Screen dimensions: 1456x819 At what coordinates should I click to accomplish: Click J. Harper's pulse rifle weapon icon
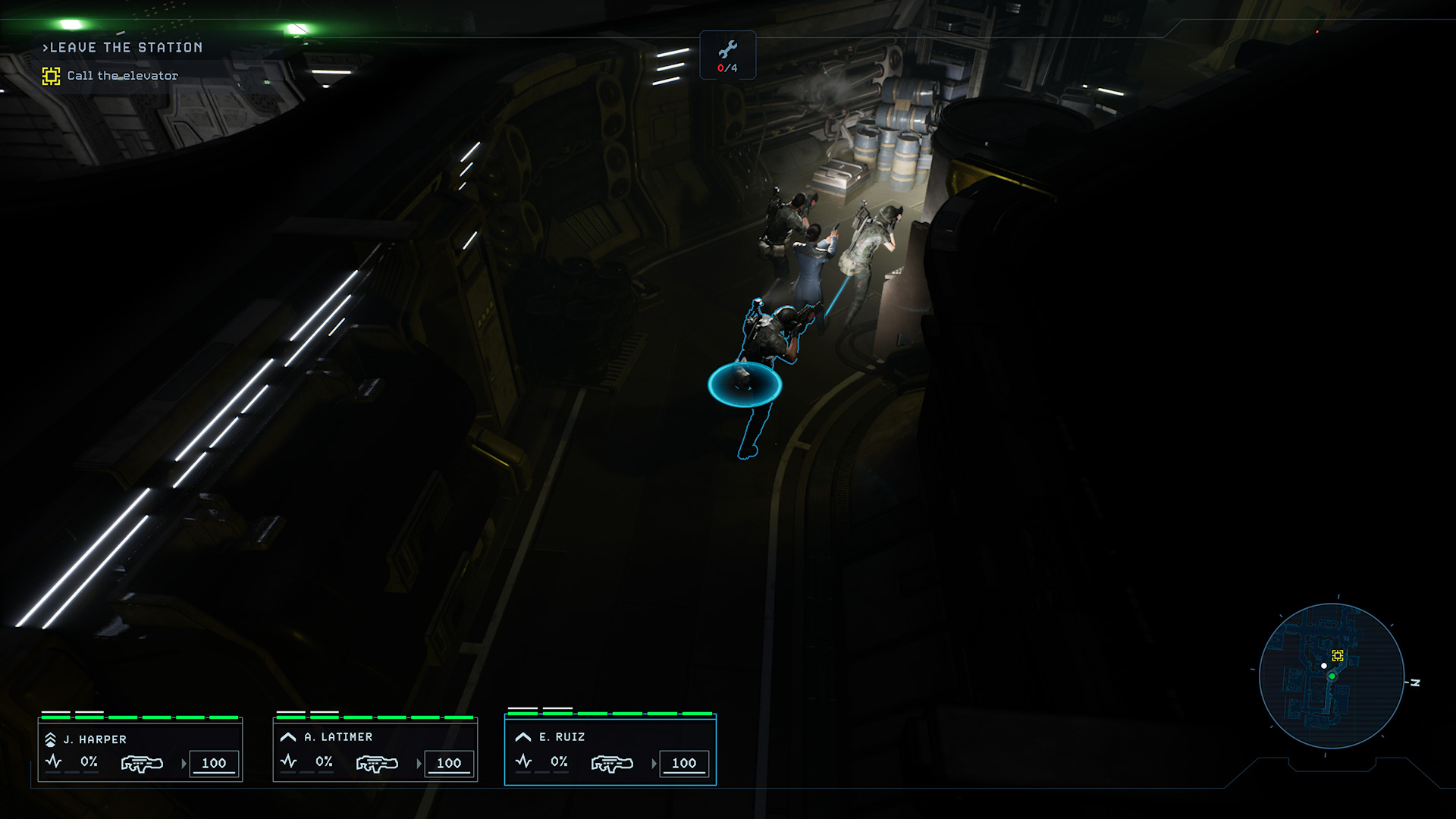142,763
